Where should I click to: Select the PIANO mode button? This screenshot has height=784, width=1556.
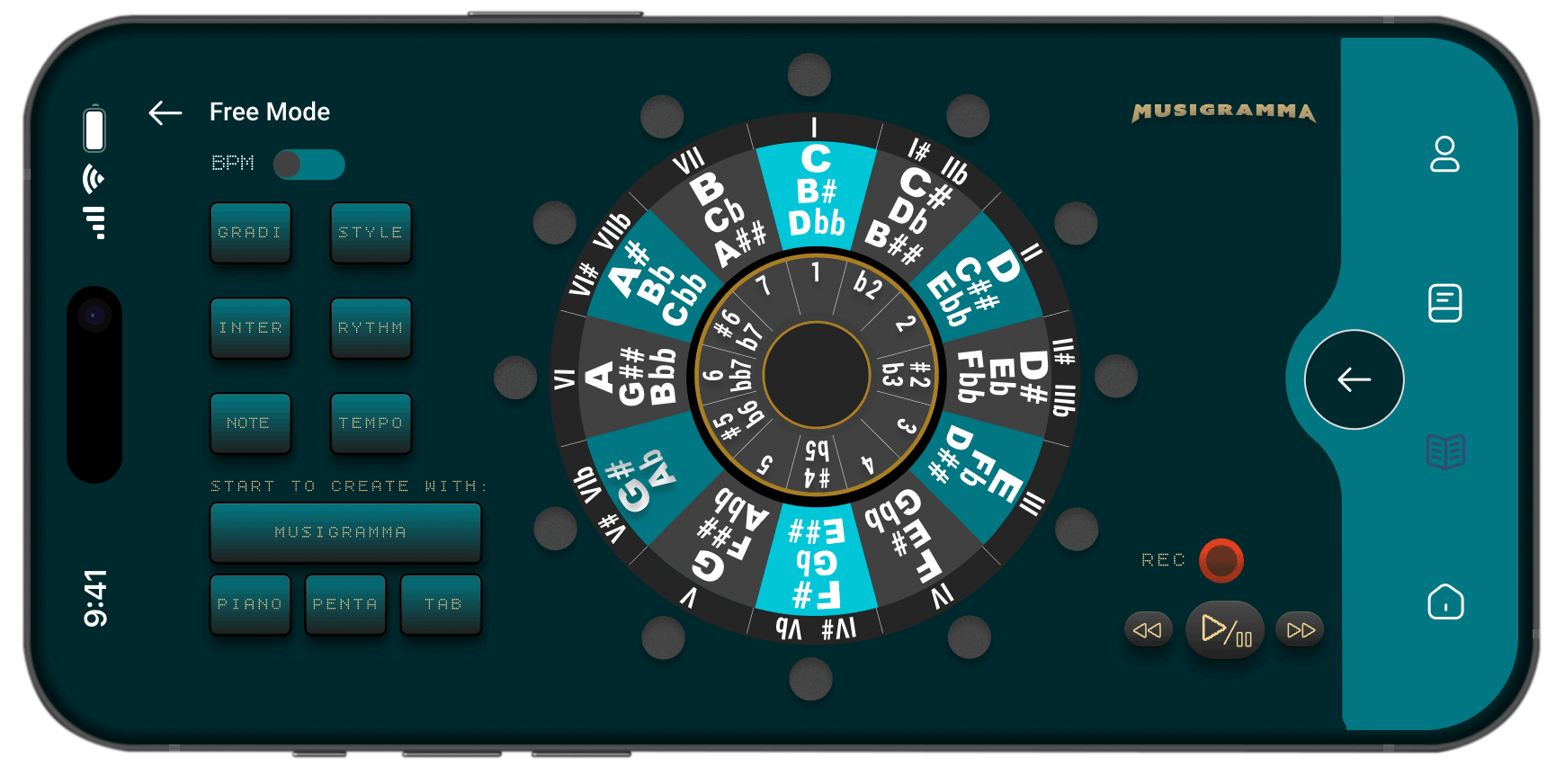pos(250,603)
